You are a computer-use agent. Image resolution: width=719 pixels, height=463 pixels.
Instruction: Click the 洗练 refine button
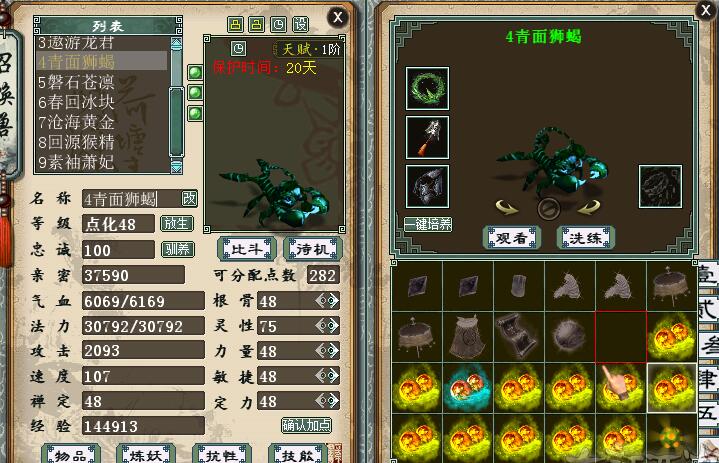[586, 237]
